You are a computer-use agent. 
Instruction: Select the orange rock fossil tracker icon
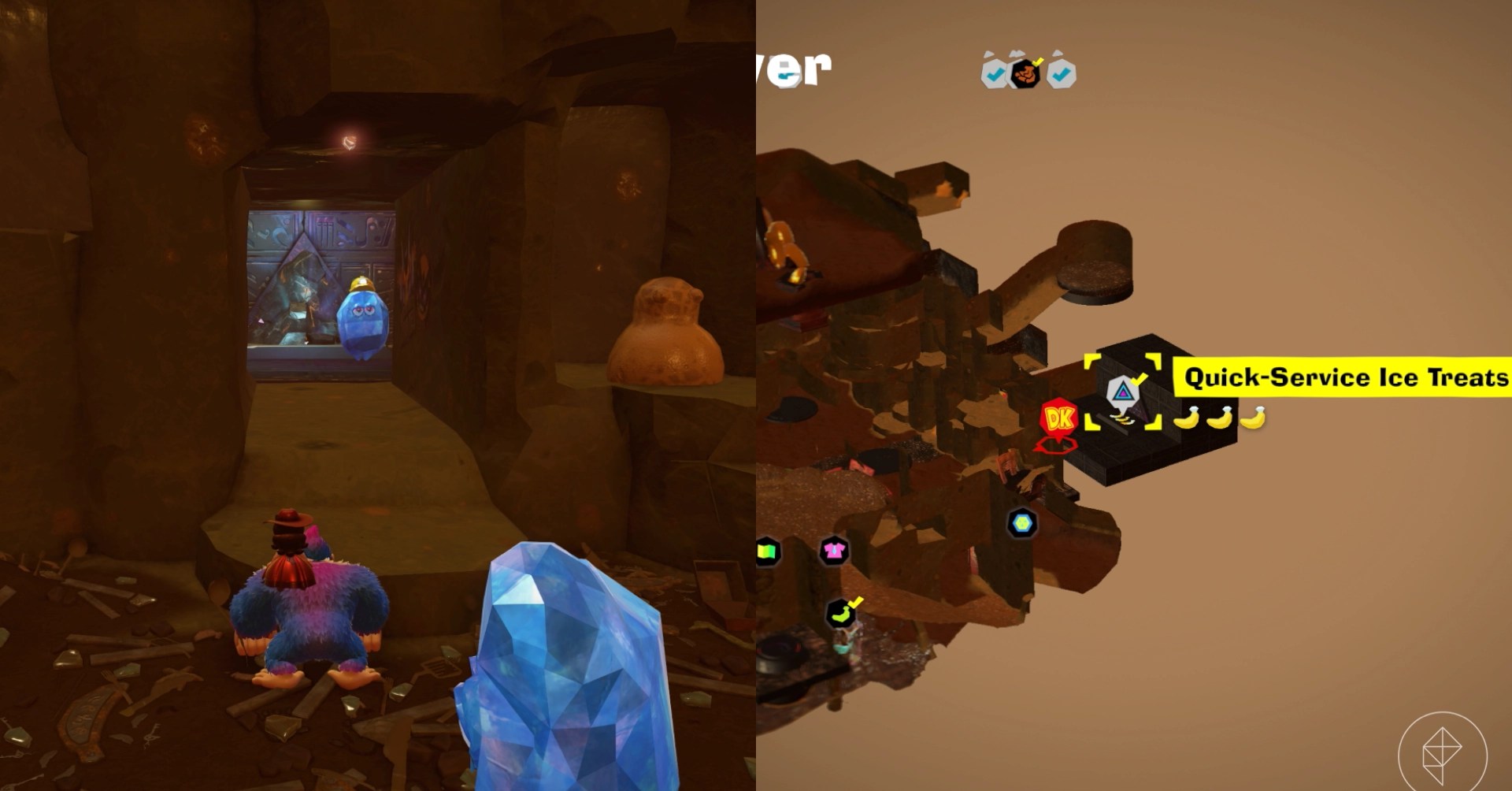pos(1025,74)
